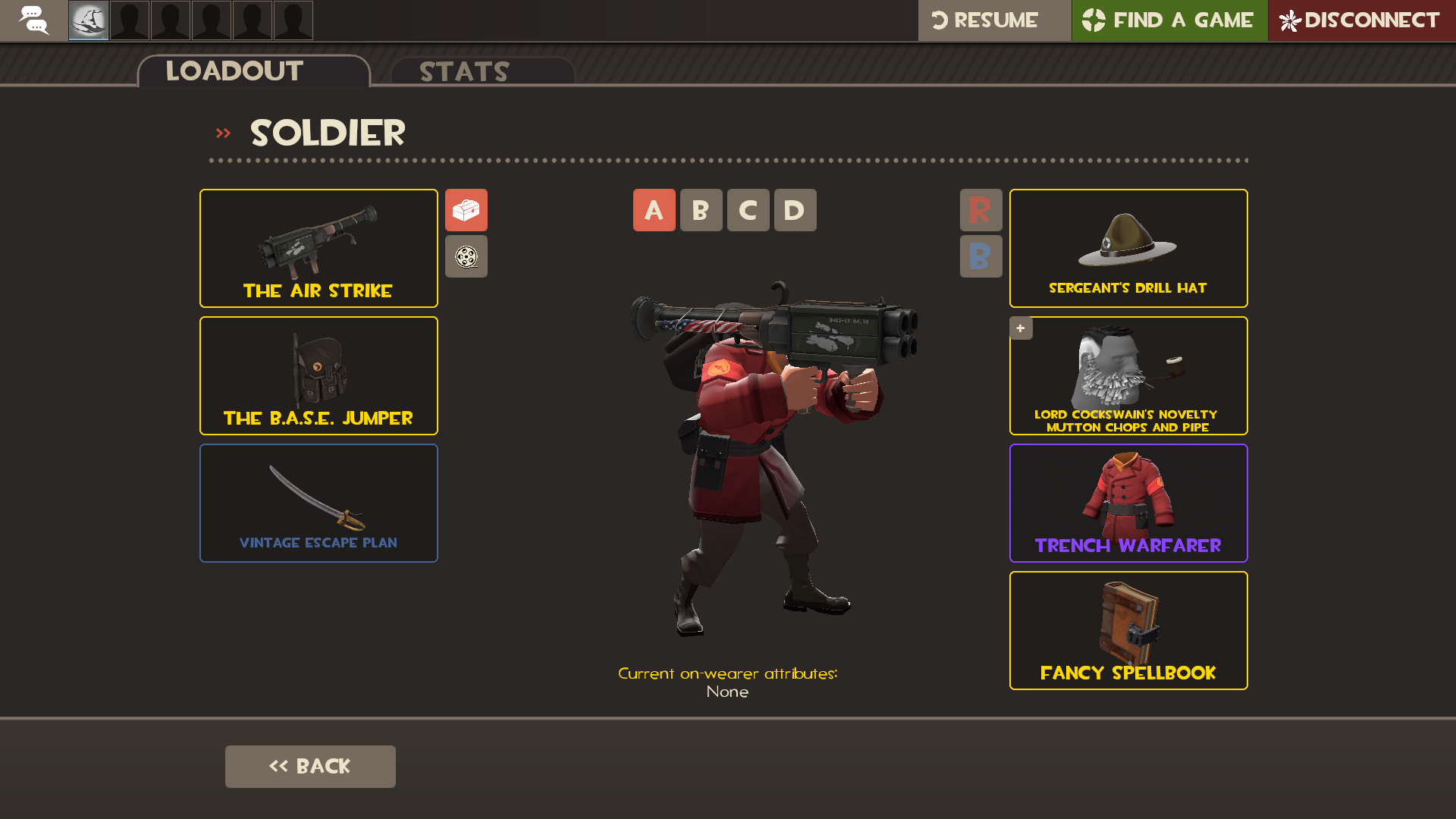Click the first empty teammate silhouette slot
Screen dimensions: 1456x819
tap(129, 20)
